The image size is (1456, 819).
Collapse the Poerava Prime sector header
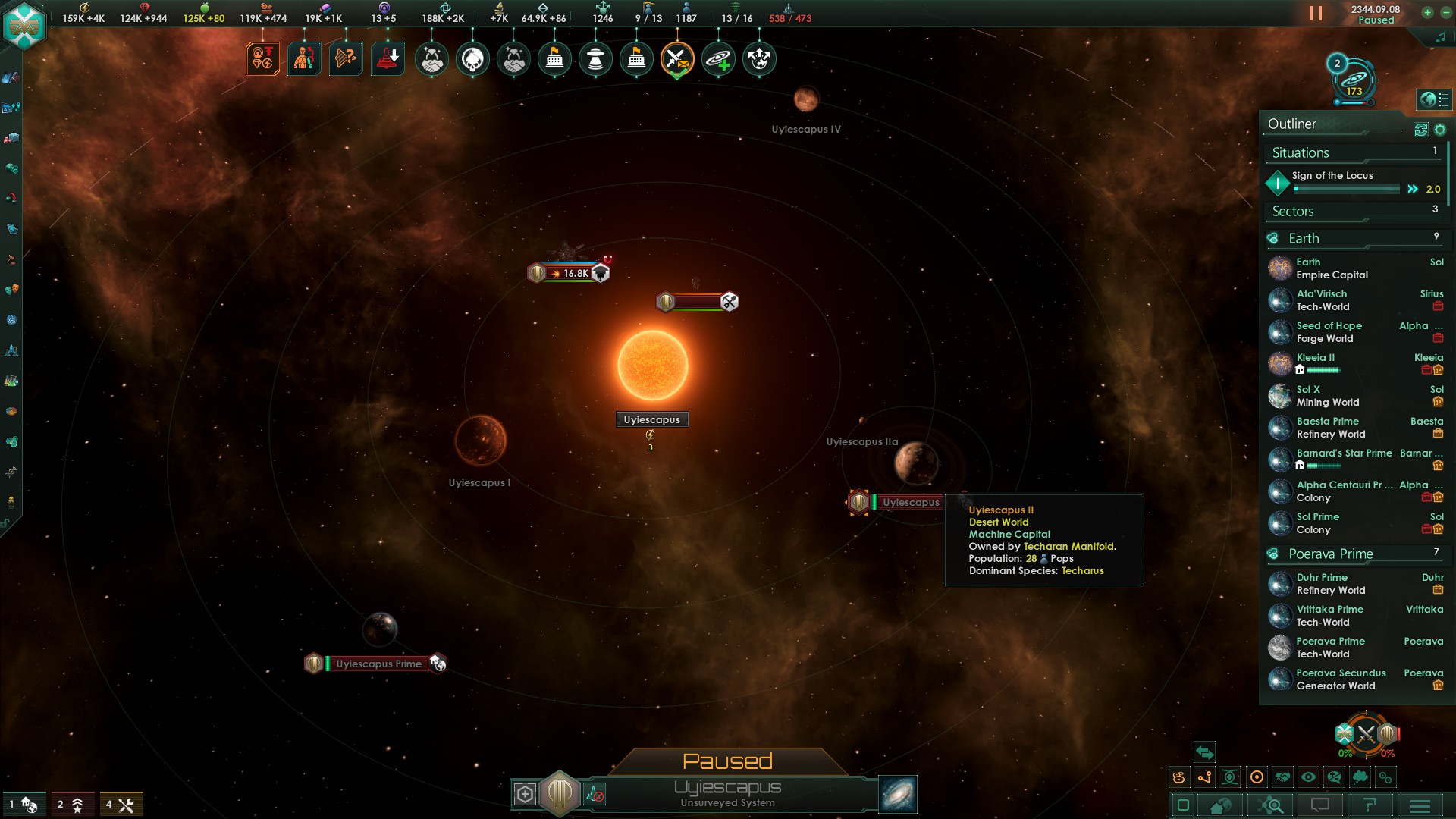(x=1330, y=554)
